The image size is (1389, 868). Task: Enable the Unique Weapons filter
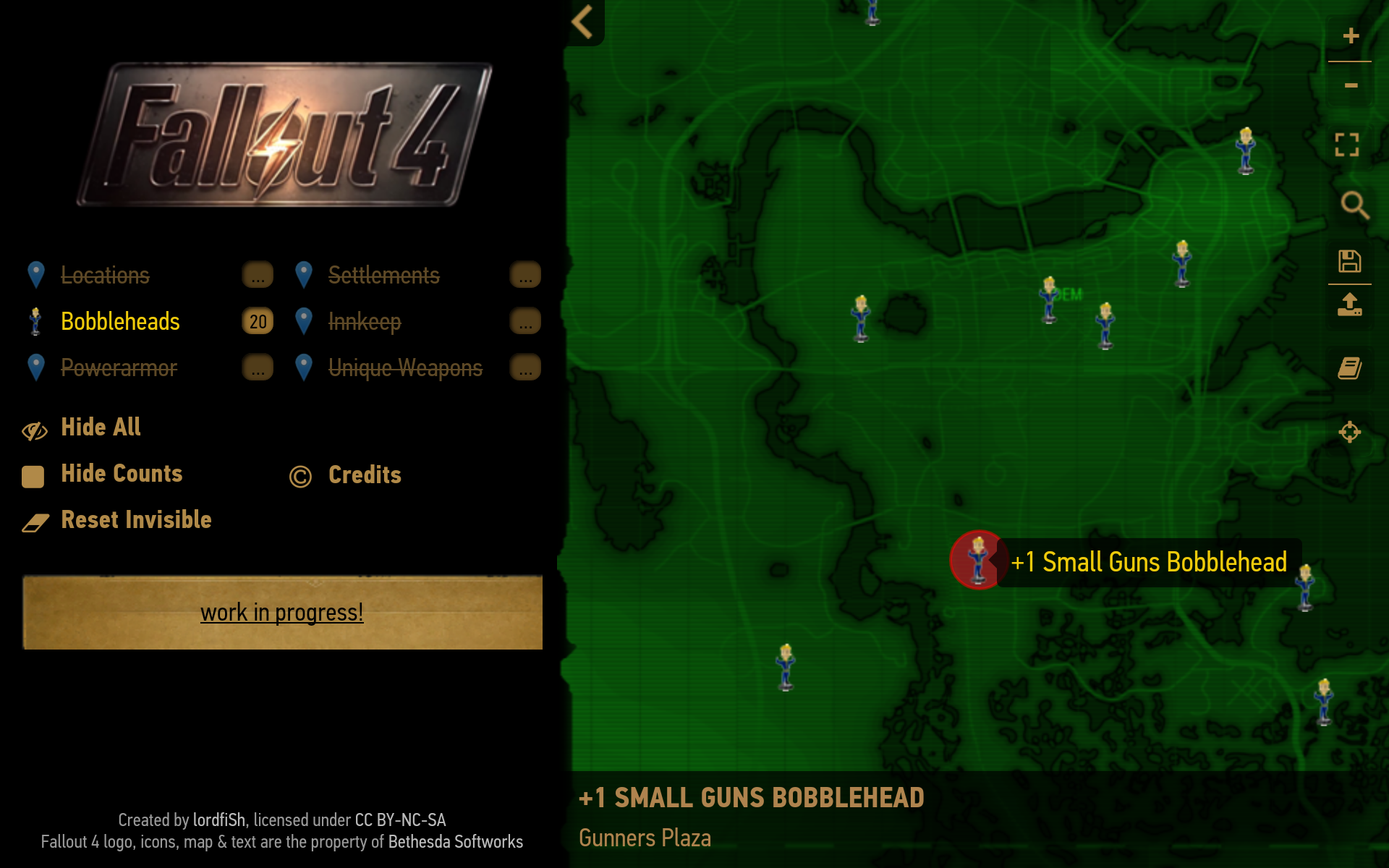pyautogui.click(x=405, y=367)
